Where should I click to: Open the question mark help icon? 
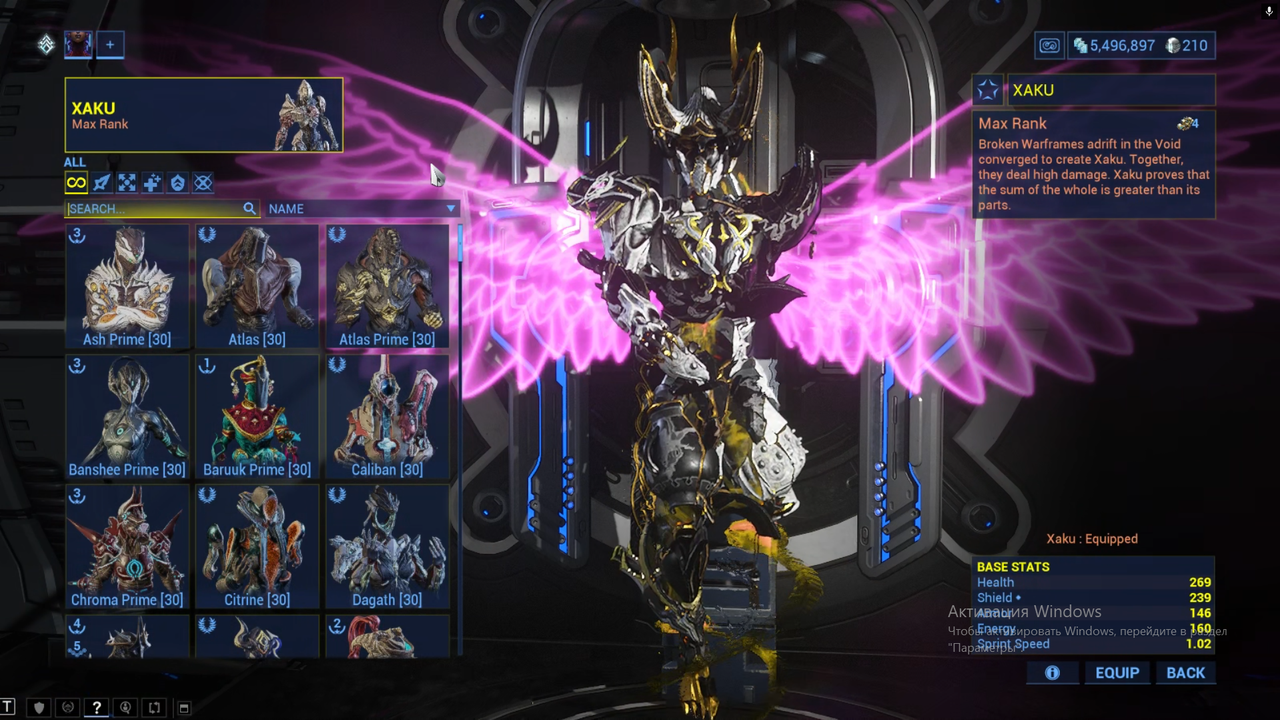click(97, 708)
